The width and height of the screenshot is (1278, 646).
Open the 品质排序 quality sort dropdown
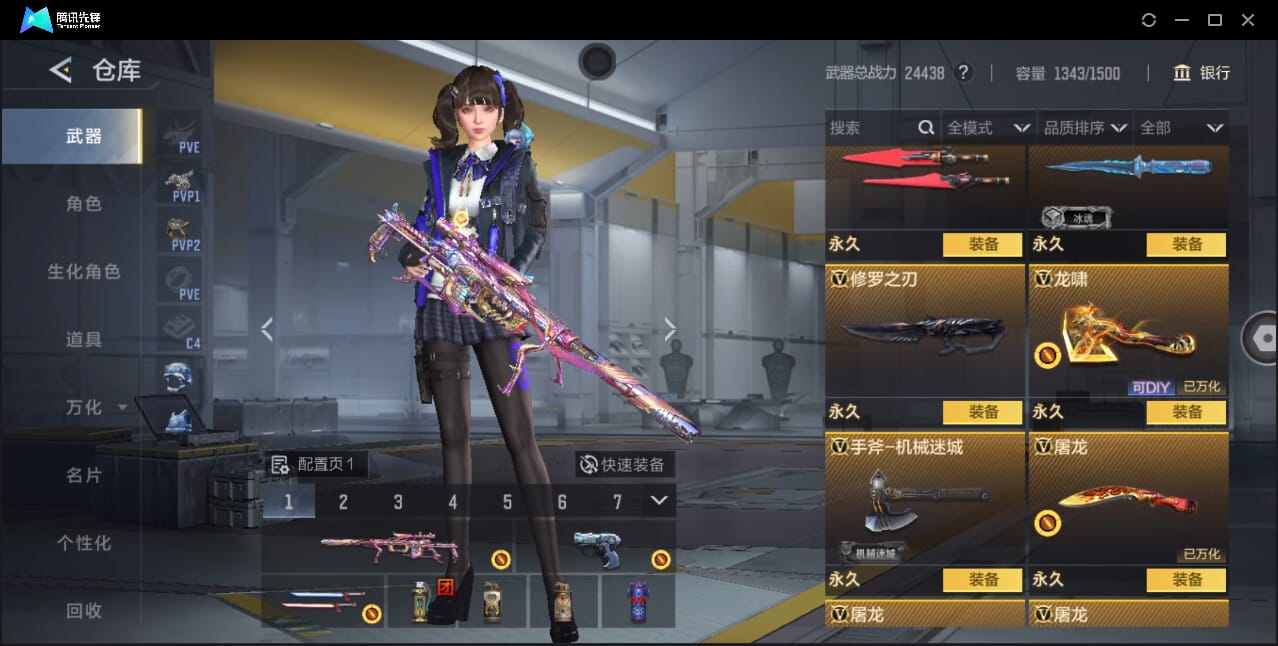tap(1085, 128)
